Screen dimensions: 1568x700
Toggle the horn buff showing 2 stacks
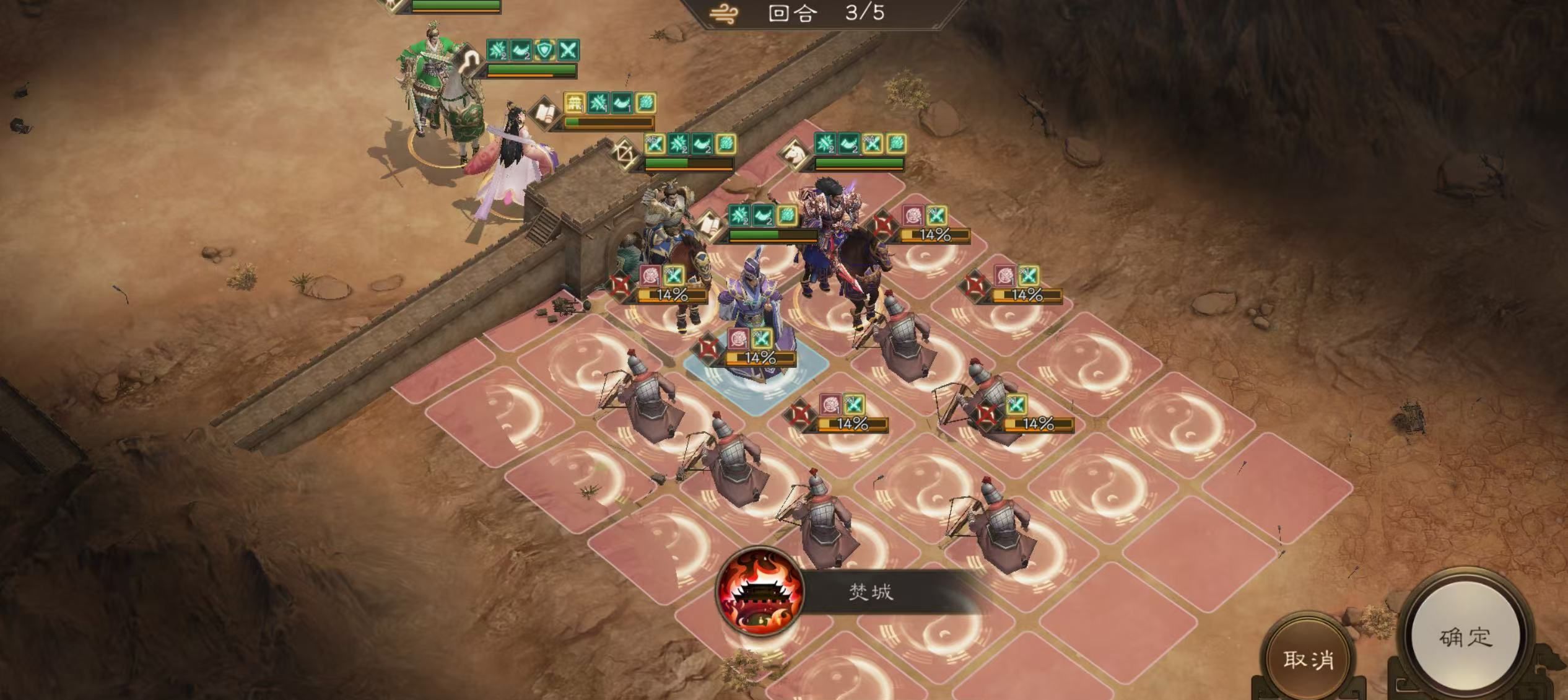point(521,50)
